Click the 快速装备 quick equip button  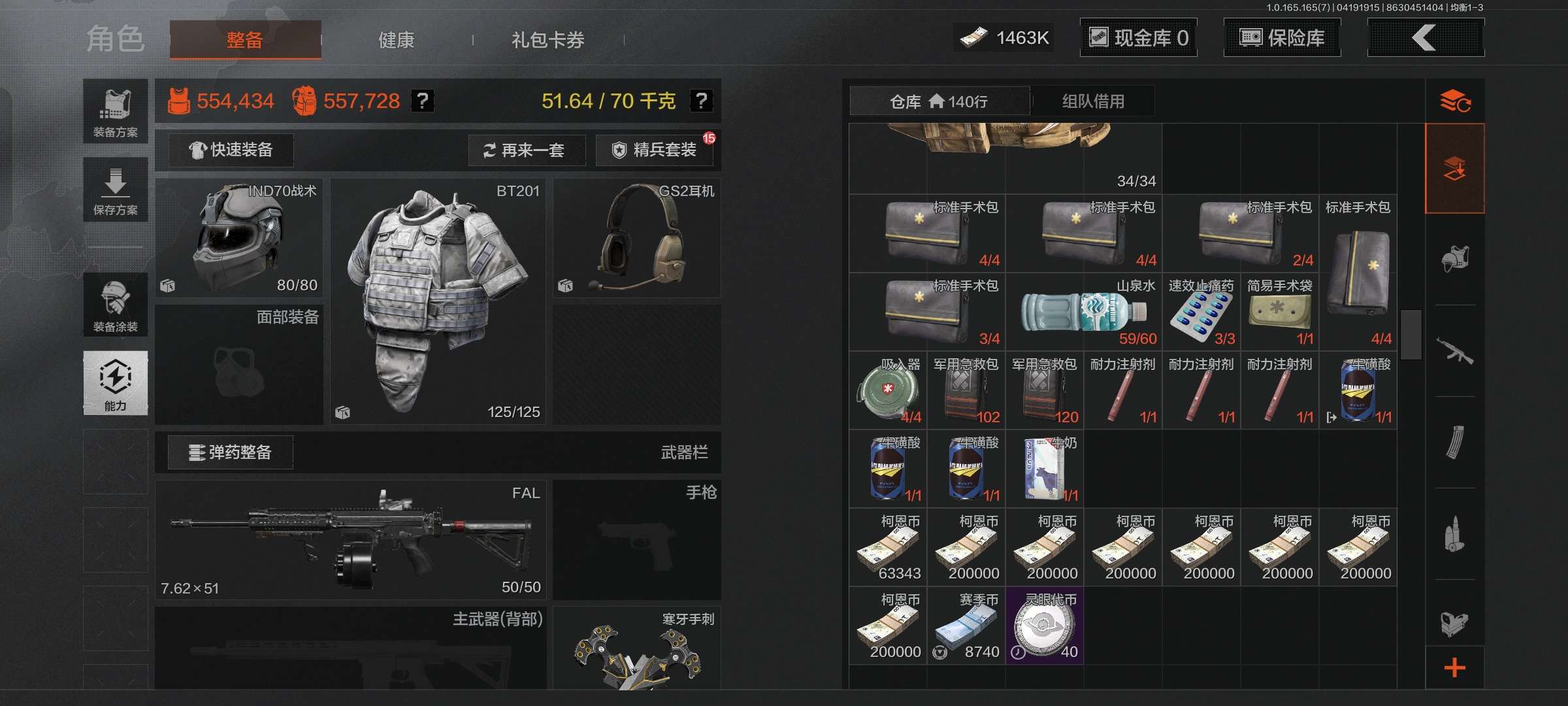230,150
